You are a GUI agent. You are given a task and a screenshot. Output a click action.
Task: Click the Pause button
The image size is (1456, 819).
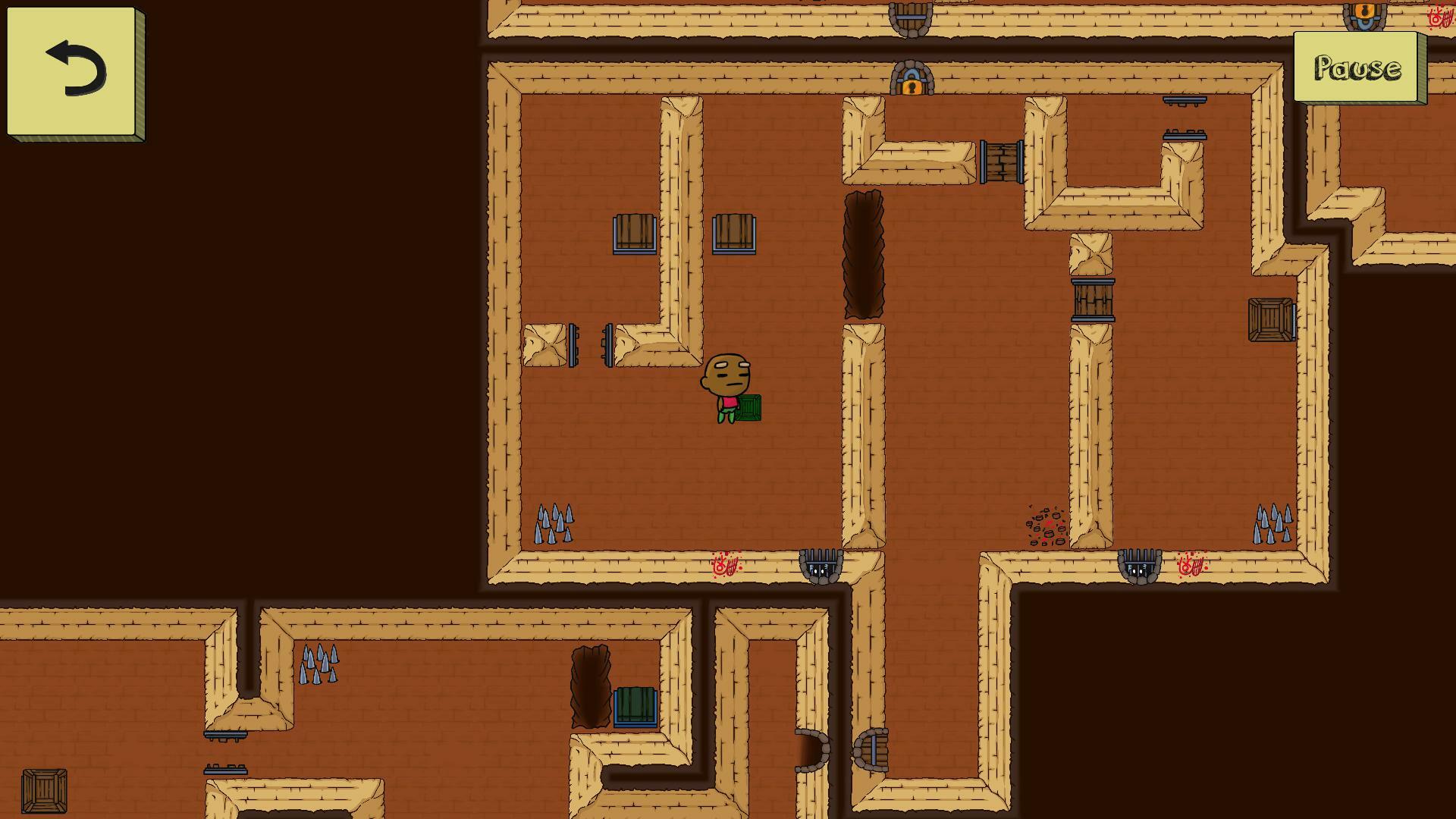1356,68
